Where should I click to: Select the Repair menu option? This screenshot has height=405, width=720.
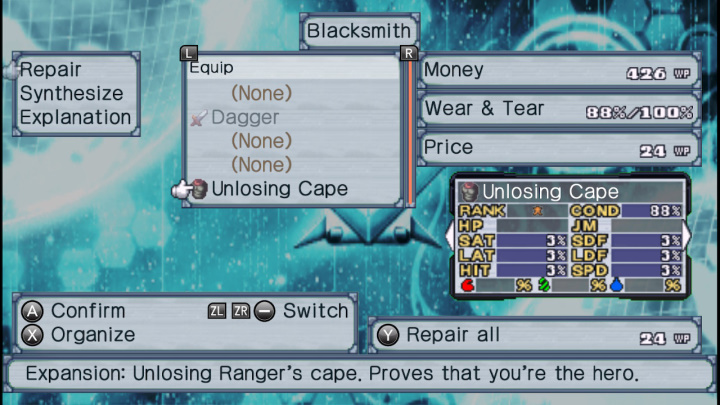point(51,70)
